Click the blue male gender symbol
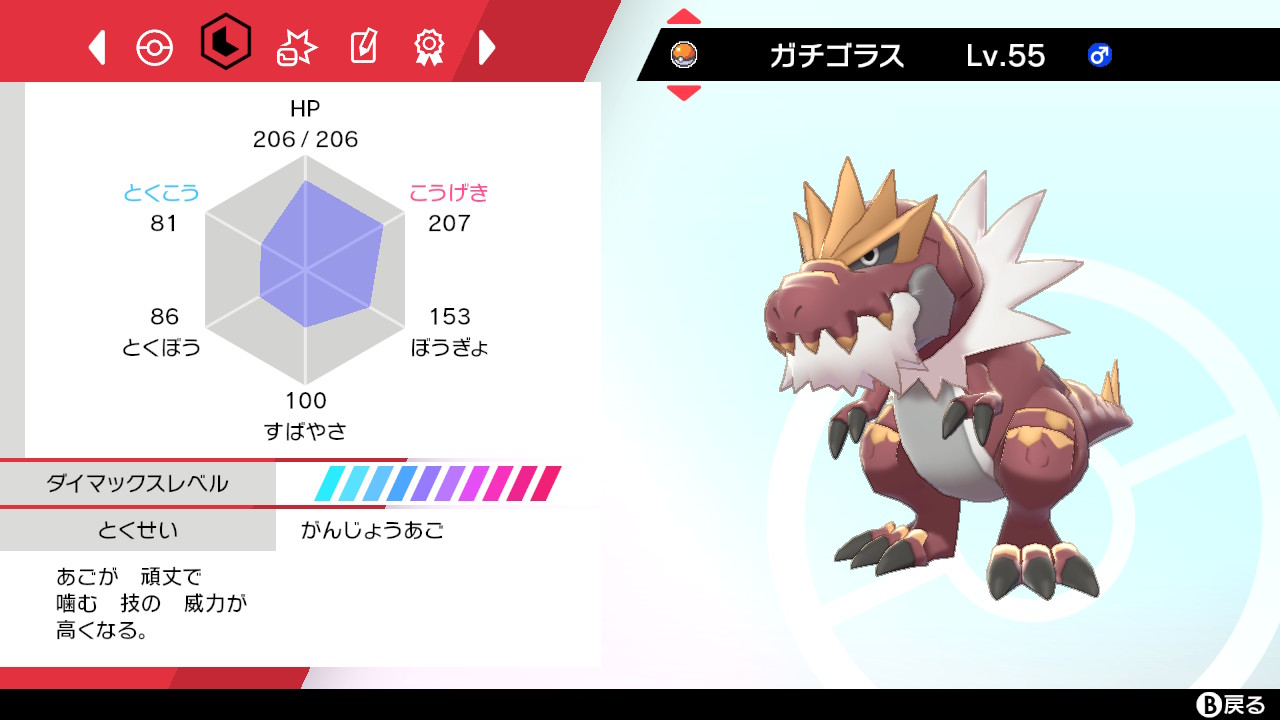The image size is (1280, 720). coord(1101,57)
